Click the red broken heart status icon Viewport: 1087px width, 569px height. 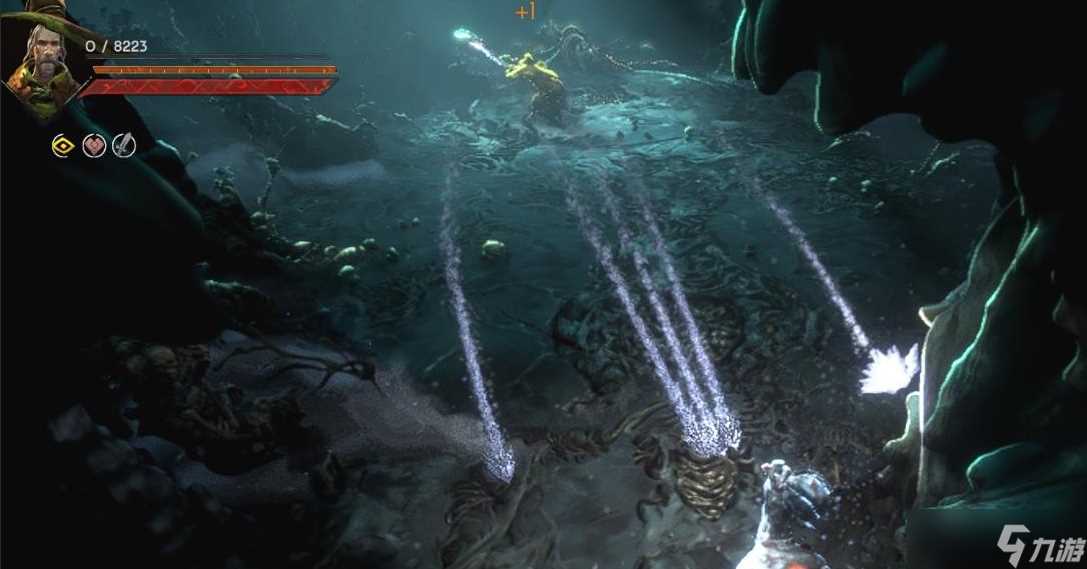click(x=94, y=146)
